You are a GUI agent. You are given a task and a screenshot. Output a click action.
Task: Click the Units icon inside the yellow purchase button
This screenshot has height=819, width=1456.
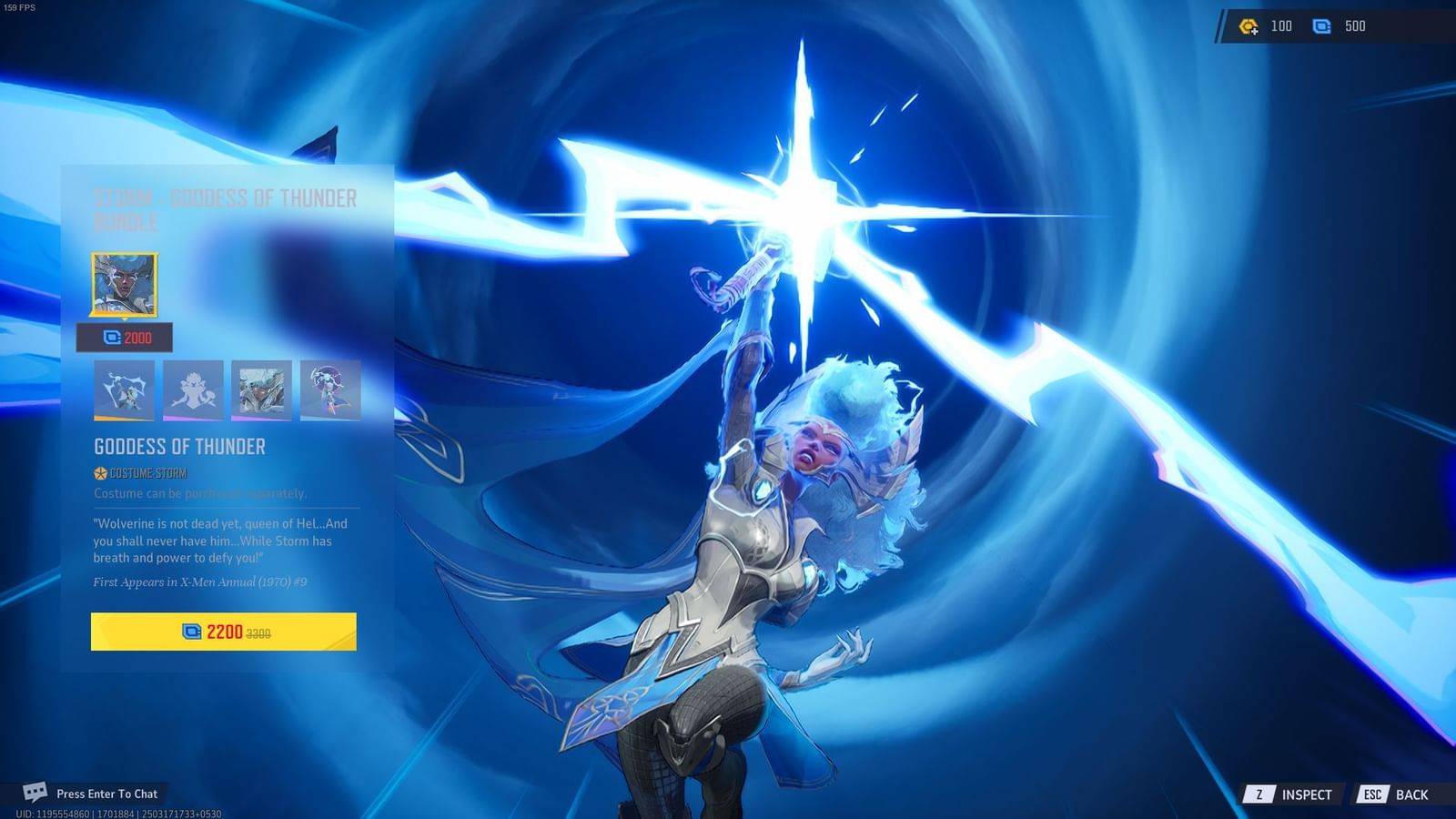[x=190, y=632]
